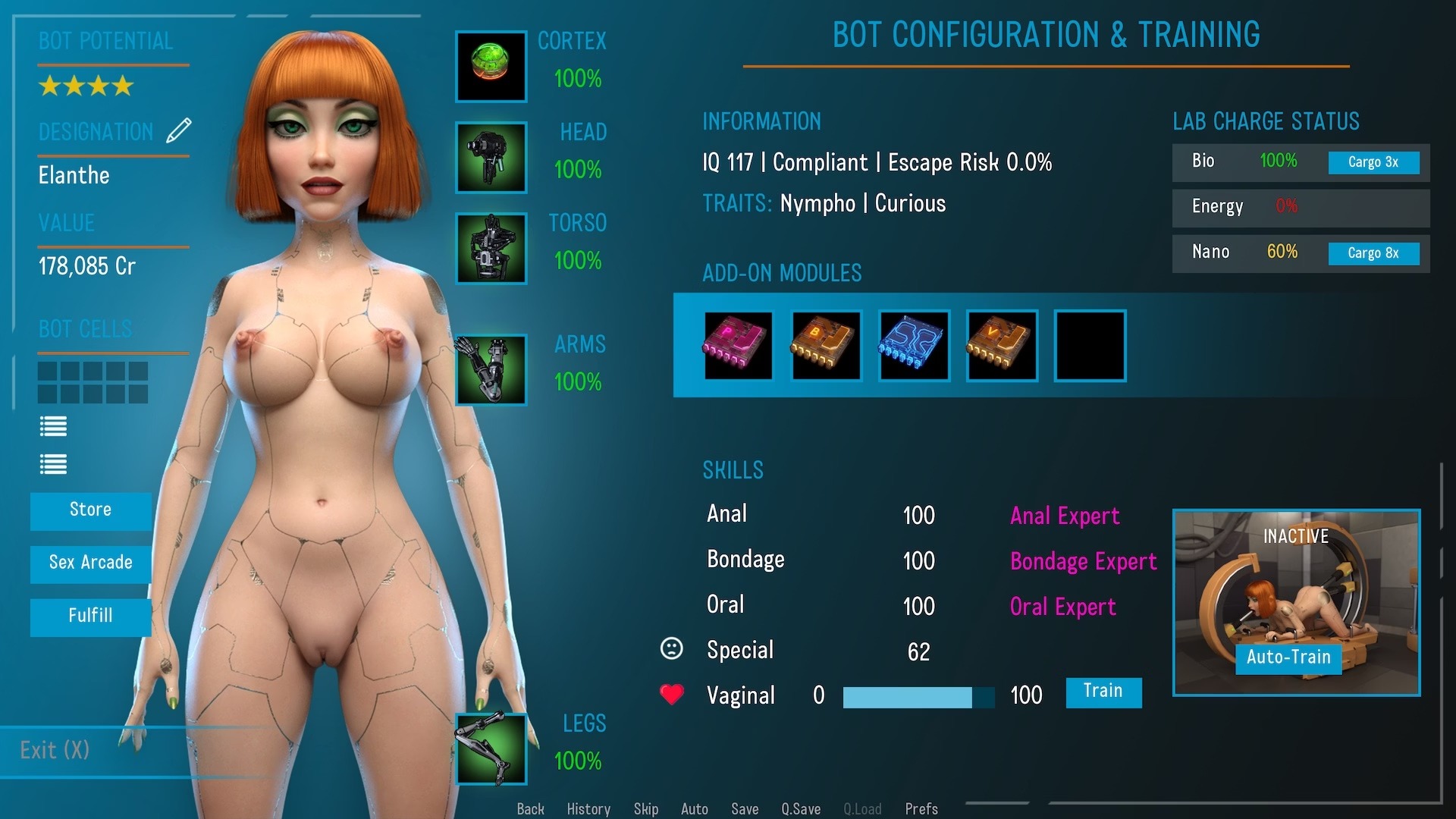
Task: Open Prefs from the quick menu
Action: point(921,809)
